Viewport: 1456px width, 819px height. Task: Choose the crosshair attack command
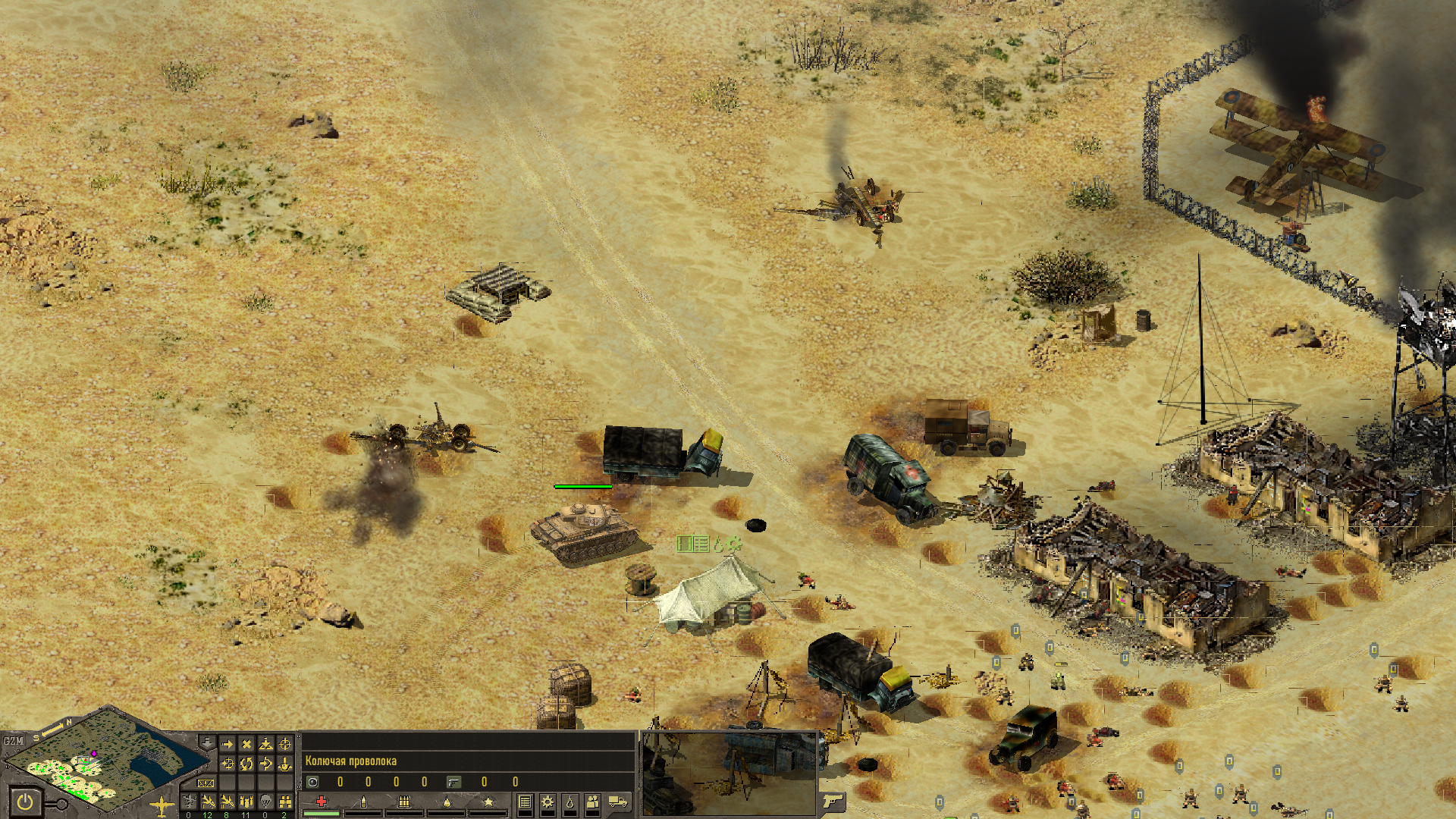coord(285,744)
